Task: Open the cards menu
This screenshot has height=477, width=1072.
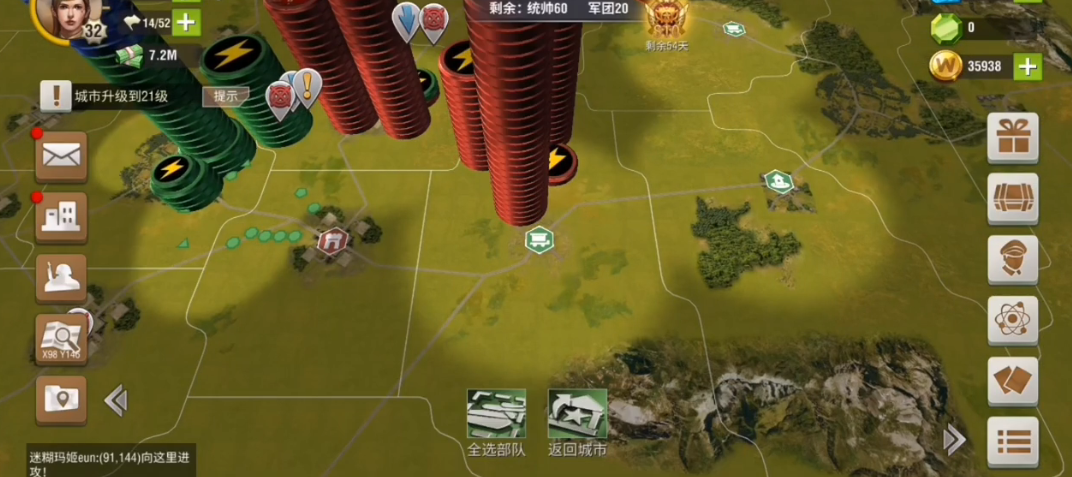Action: point(1012,381)
